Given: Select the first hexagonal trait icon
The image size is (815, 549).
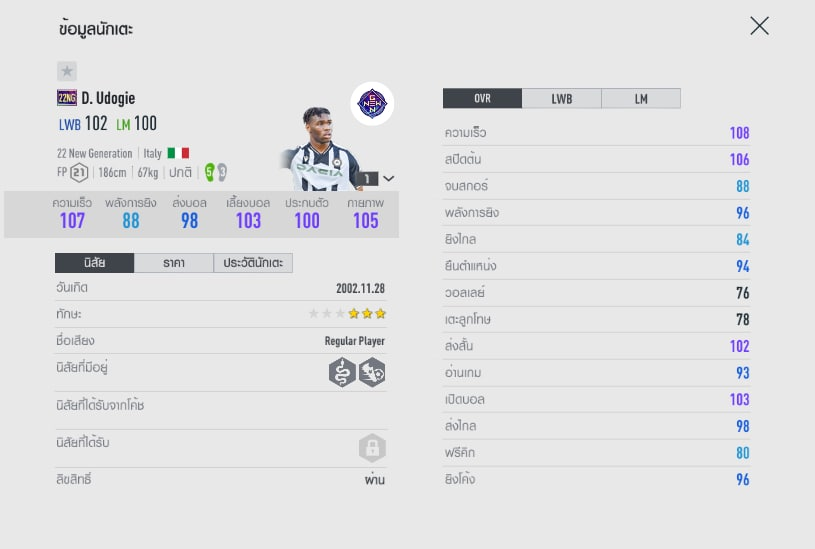Looking at the screenshot, I should point(342,373).
